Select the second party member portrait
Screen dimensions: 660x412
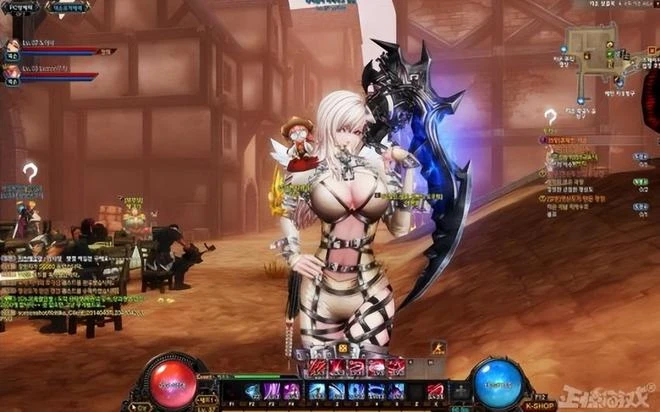click(12, 73)
